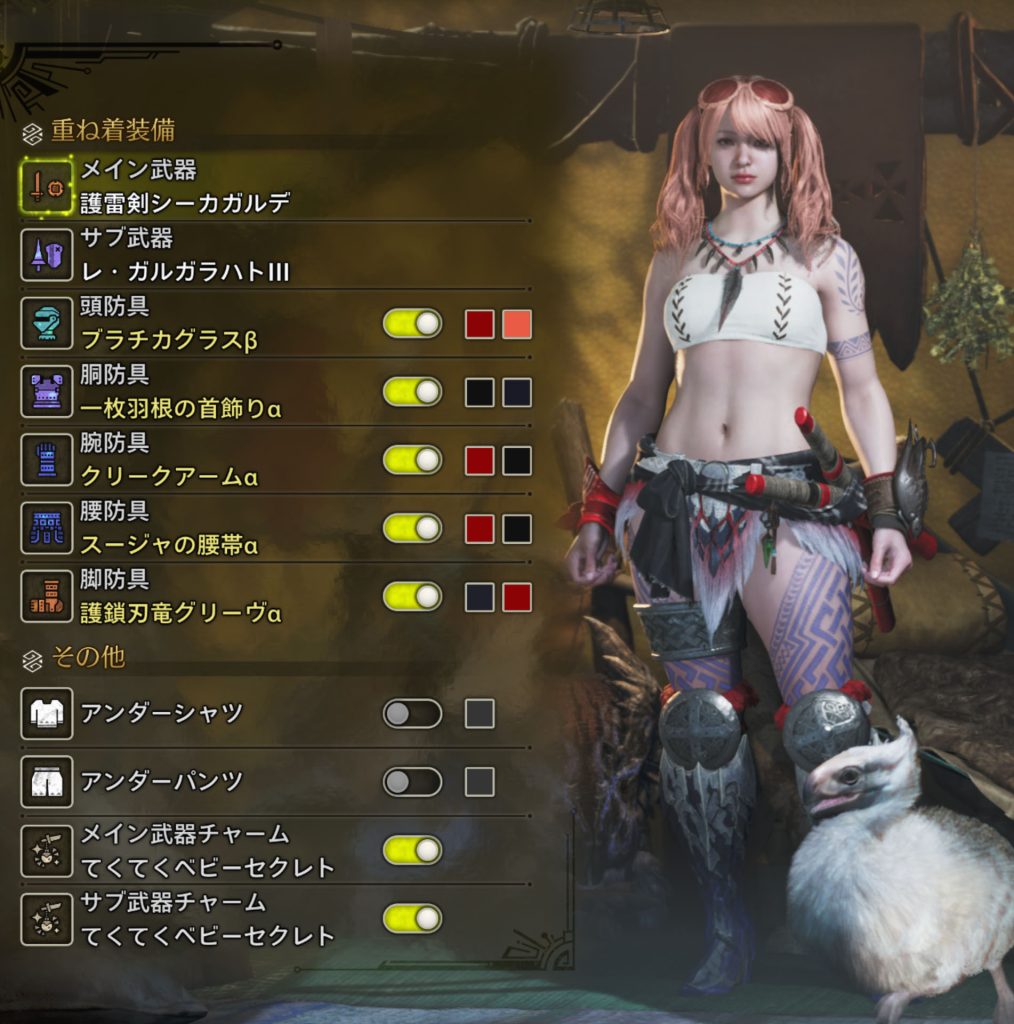Image resolution: width=1014 pixels, height=1024 pixels.
Task: Toggle the サブ武器チャーム charm switch
Action: click(412, 918)
